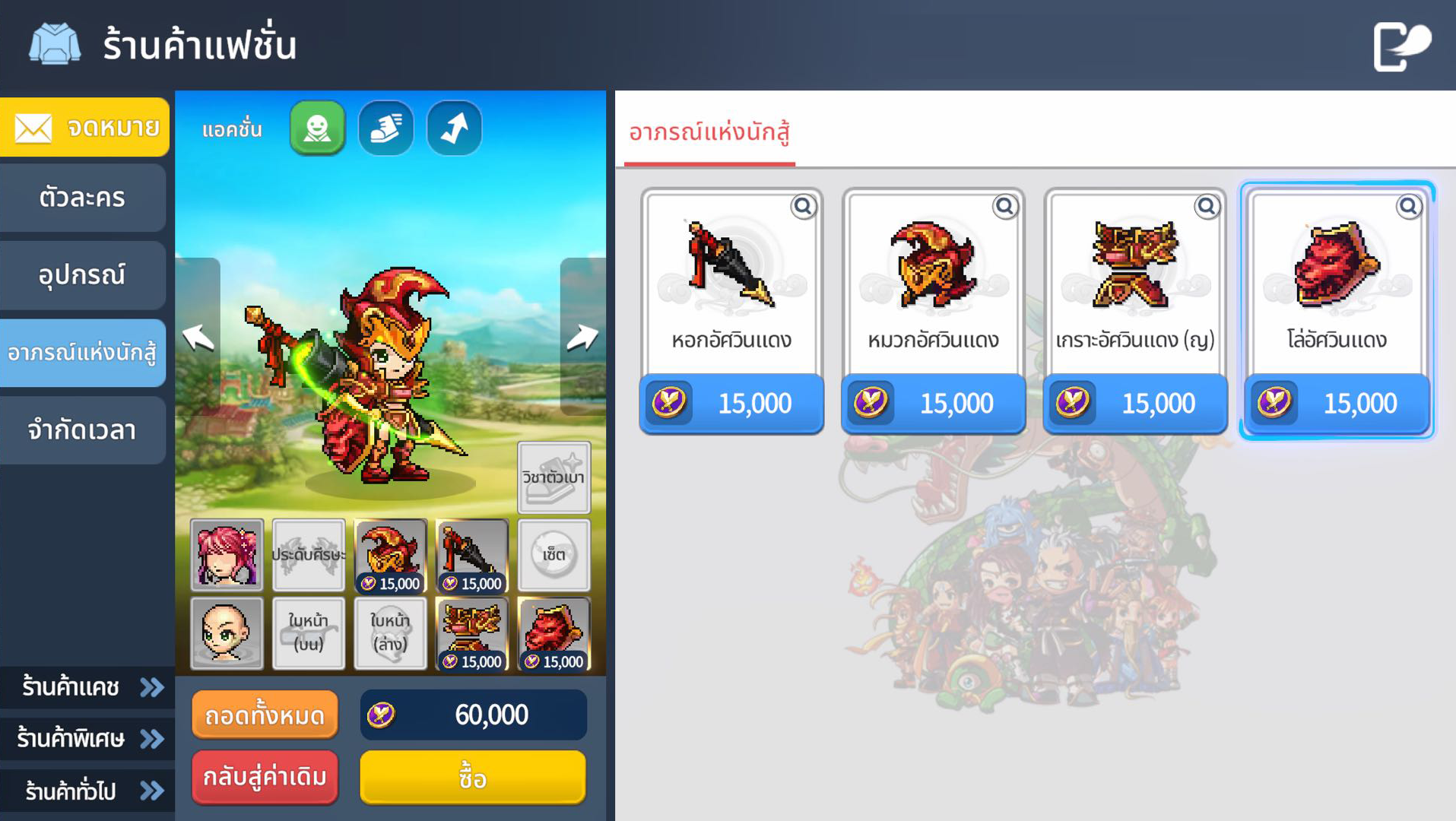The image size is (1456, 821).
Task: Rotate character with the left arrow
Action: point(198,337)
